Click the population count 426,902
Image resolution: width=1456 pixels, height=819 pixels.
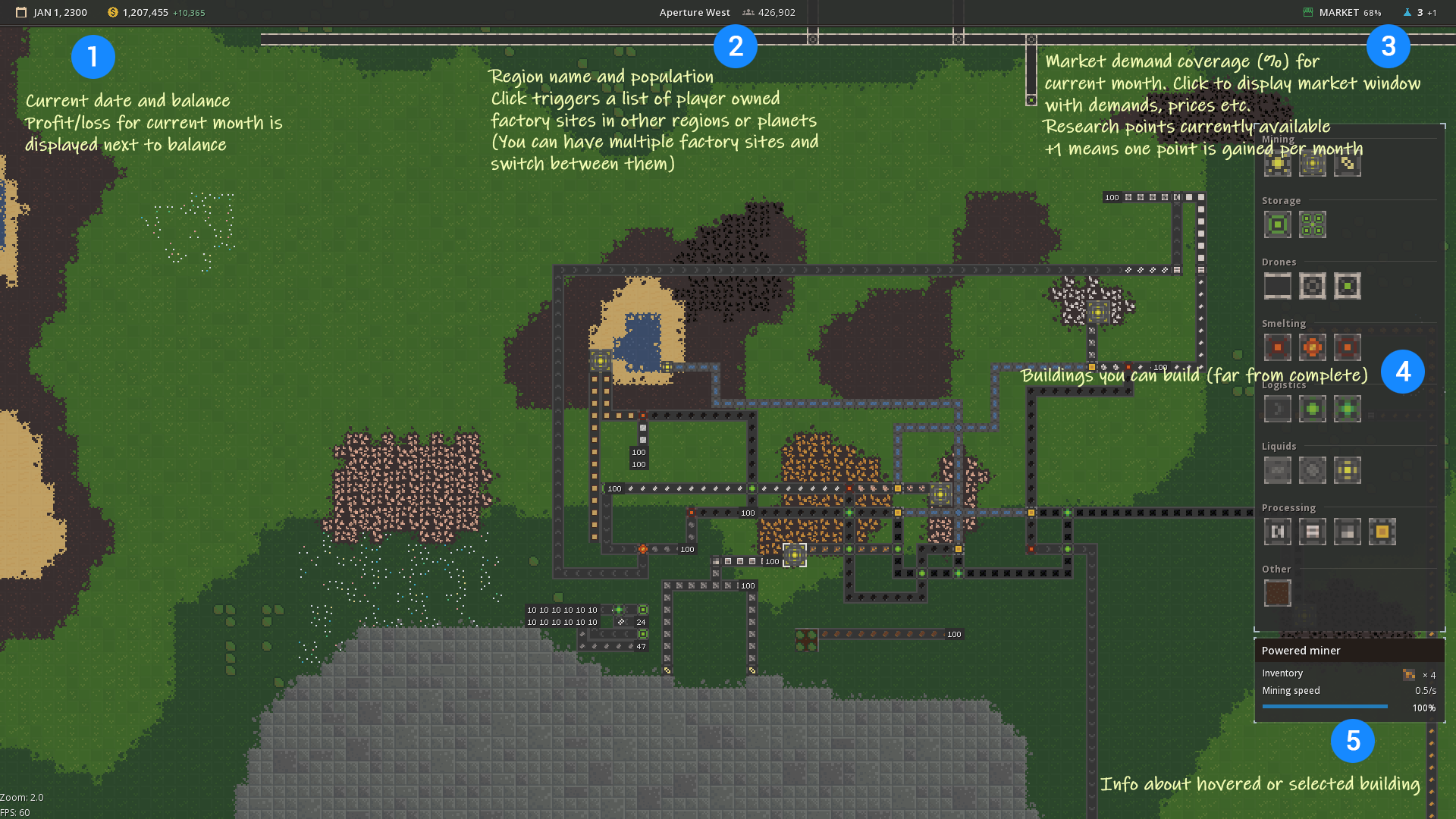[x=776, y=12]
